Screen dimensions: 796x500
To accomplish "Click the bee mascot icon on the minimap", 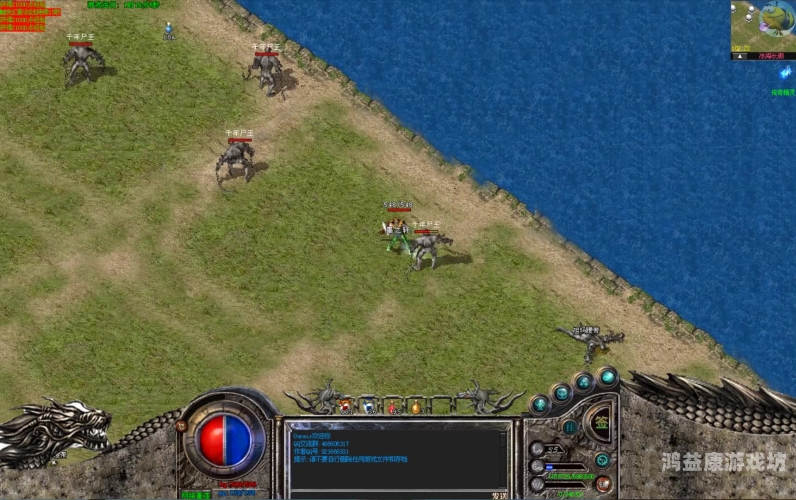I will [776, 17].
